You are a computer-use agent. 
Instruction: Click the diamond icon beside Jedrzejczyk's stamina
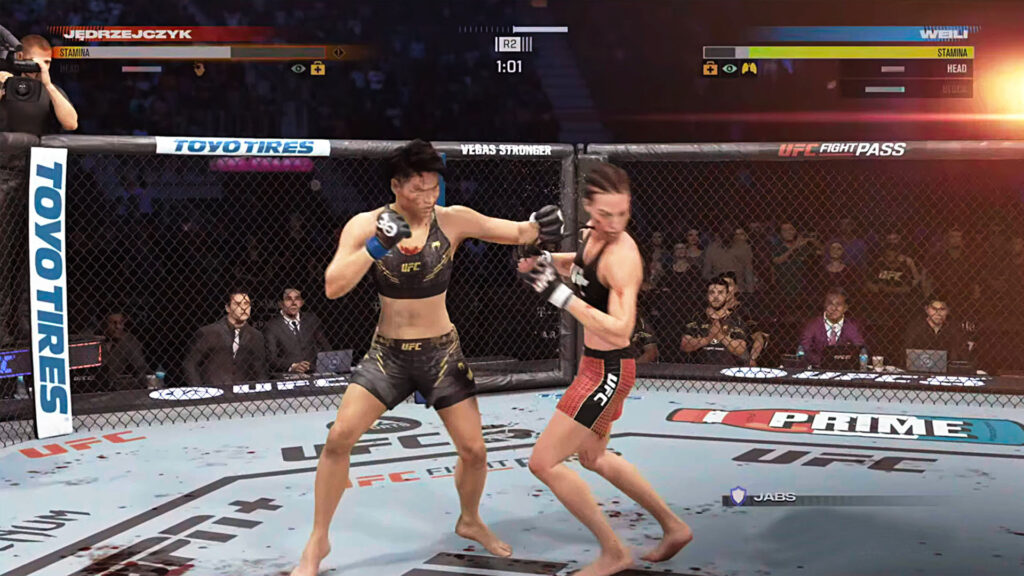pyautogui.click(x=338, y=52)
